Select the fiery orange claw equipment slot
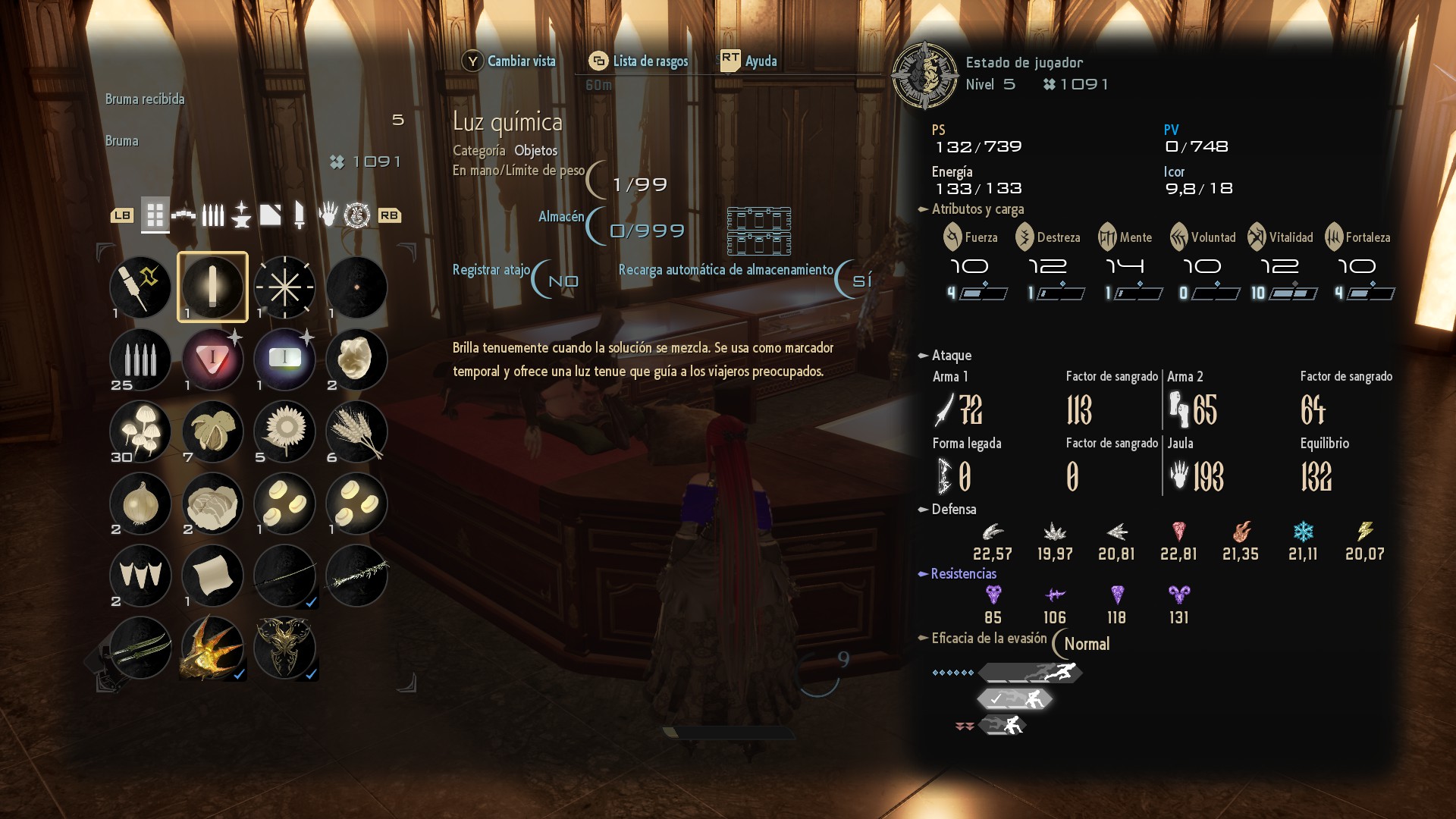 click(x=212, y=648)
